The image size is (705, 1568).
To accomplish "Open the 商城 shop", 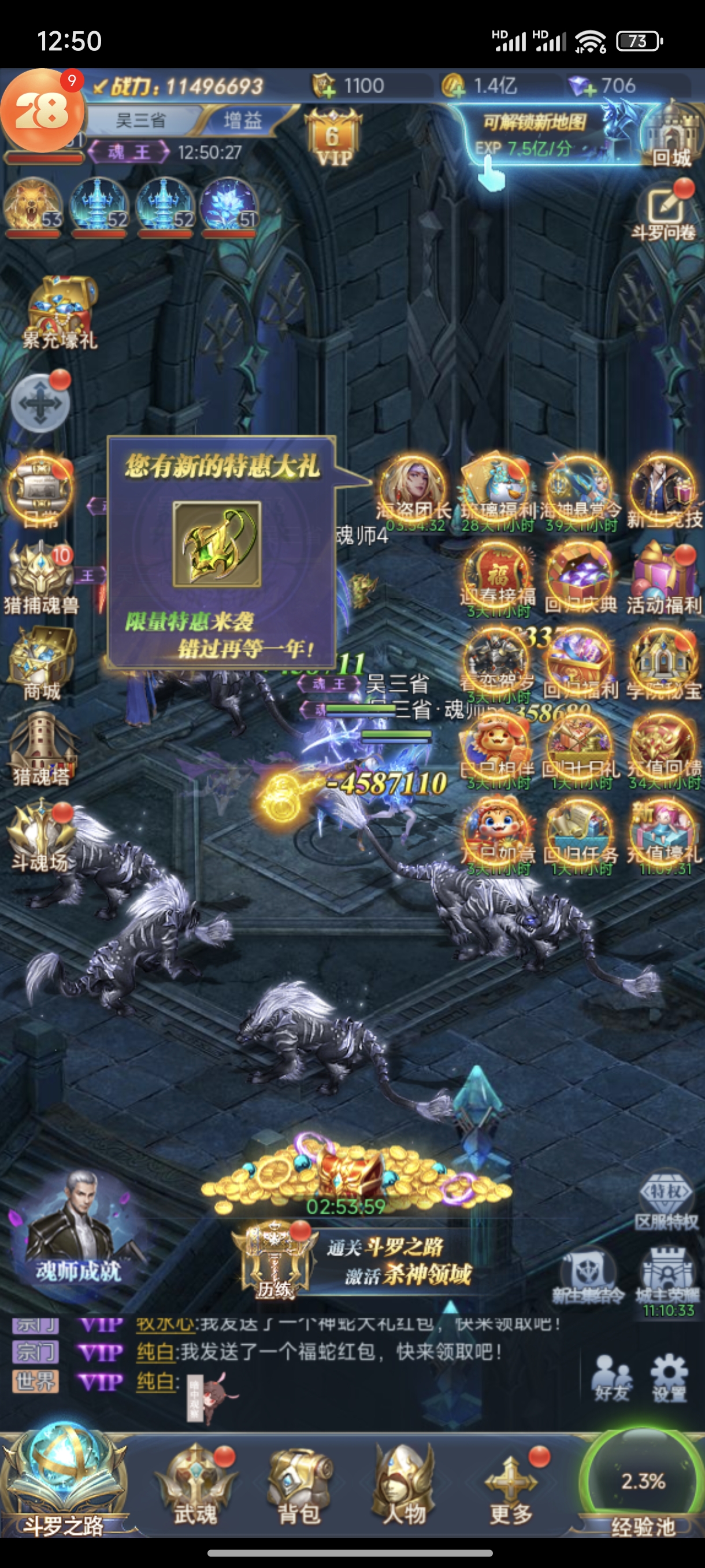I will (42, 665).
